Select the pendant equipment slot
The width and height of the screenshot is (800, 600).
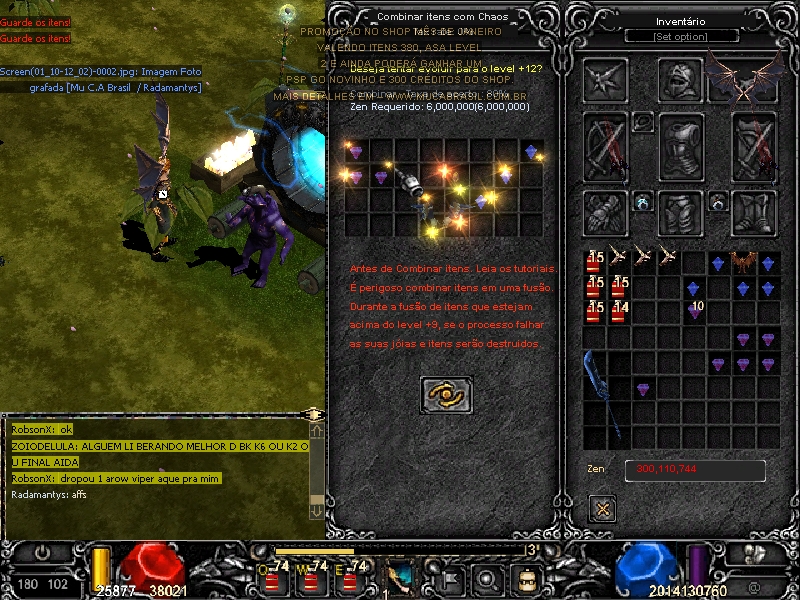(x=643, y=122)
